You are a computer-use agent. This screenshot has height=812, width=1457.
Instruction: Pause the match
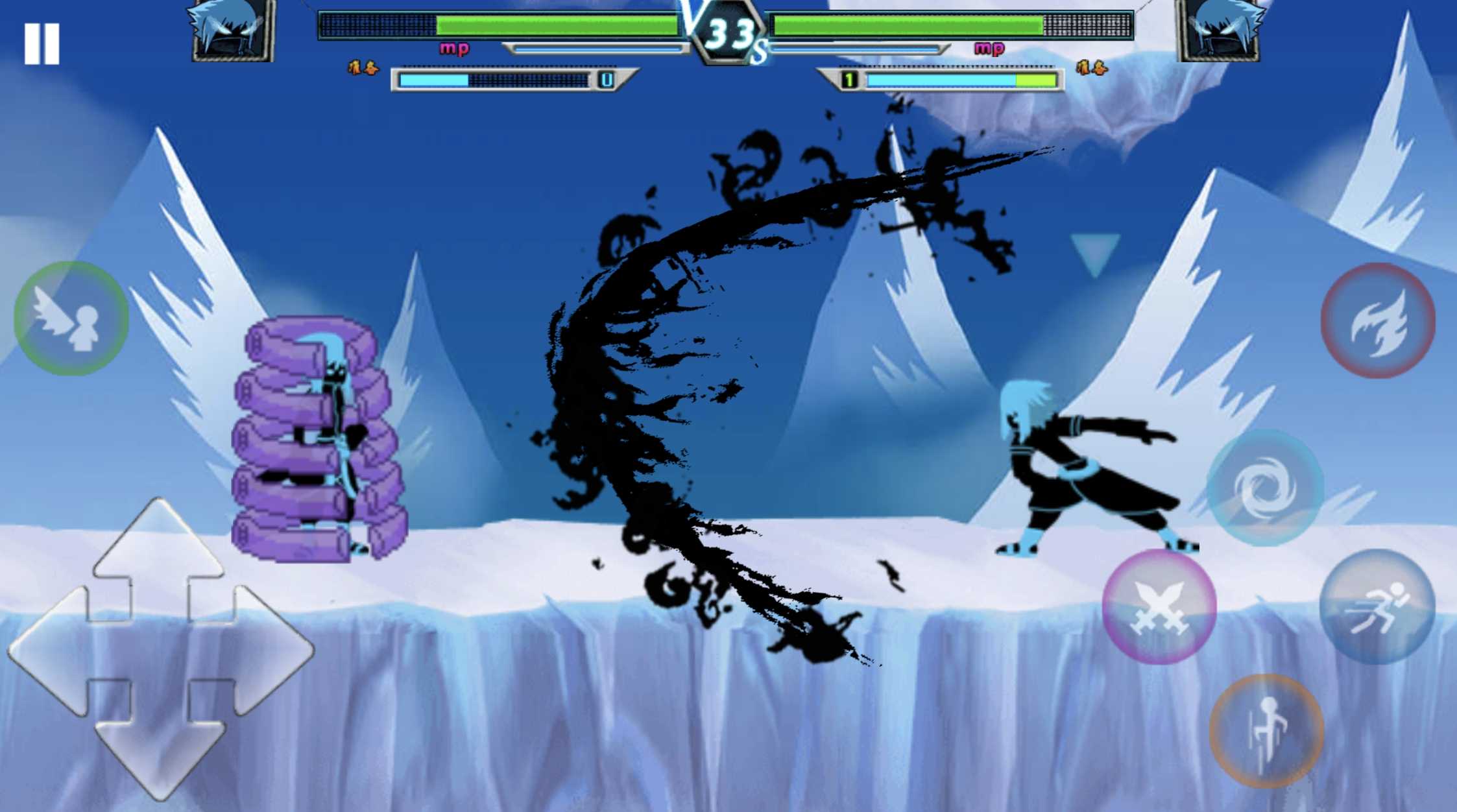[42, 41]
